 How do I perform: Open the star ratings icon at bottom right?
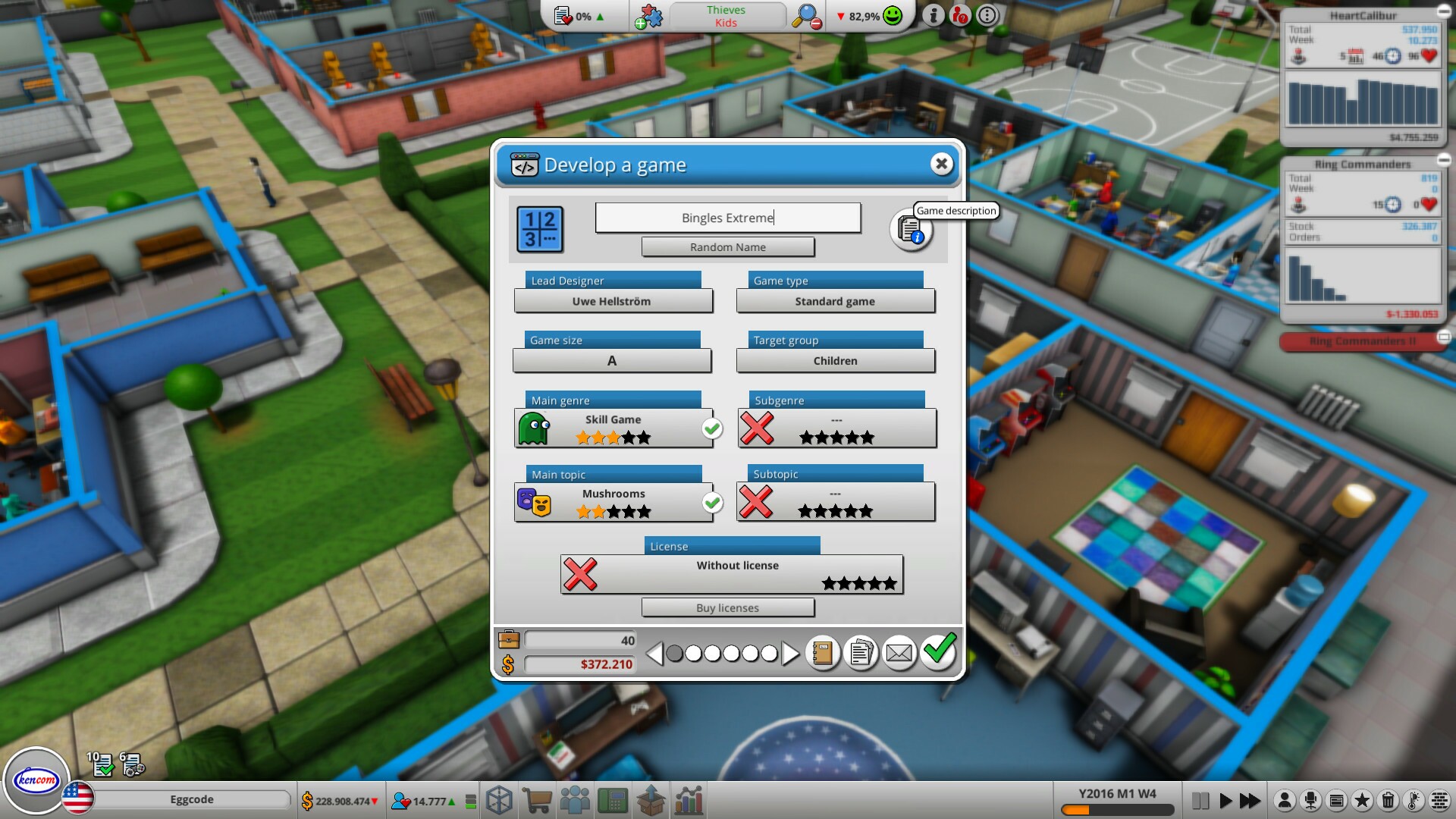(x=1363, y=799)
